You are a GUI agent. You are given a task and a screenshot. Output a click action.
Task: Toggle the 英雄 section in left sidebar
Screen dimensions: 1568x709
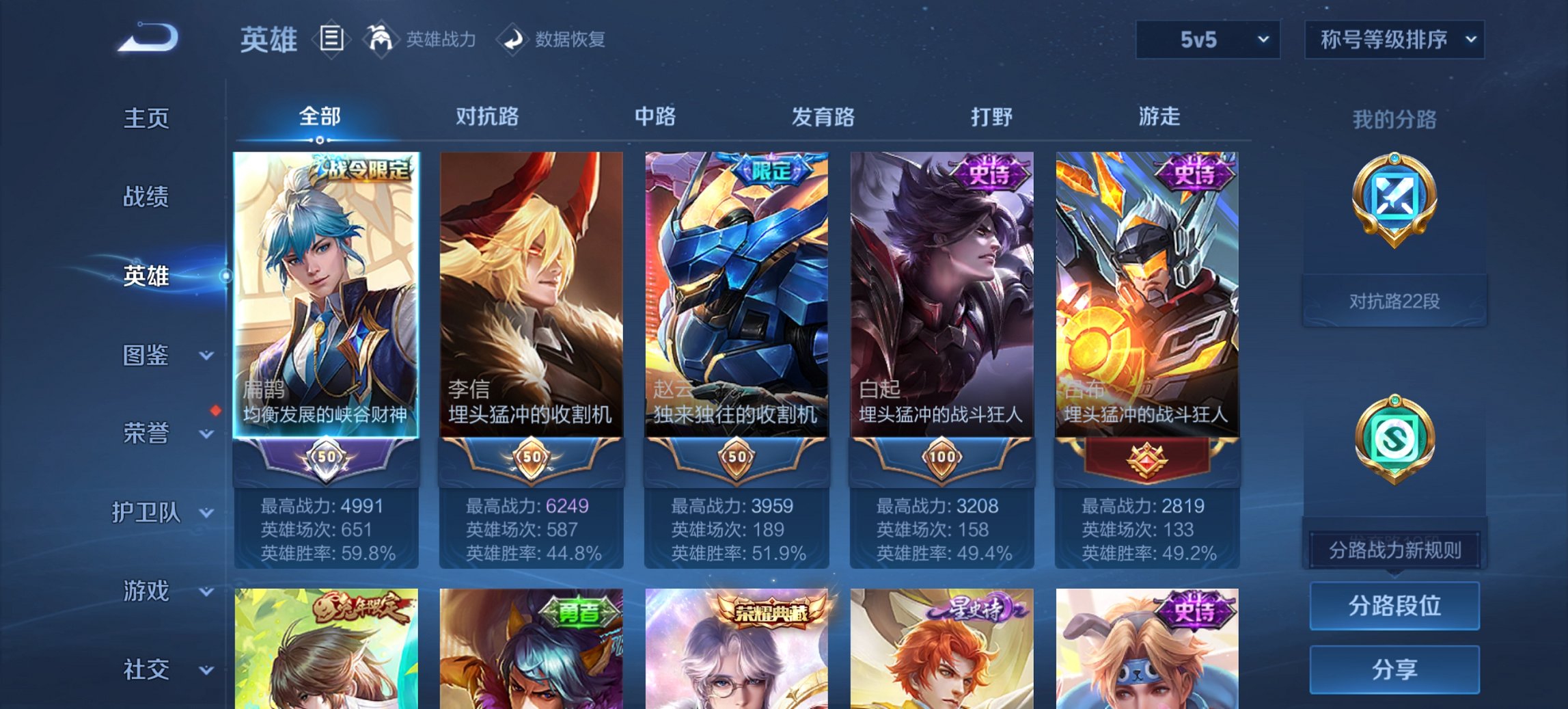(x=146, y=277)
